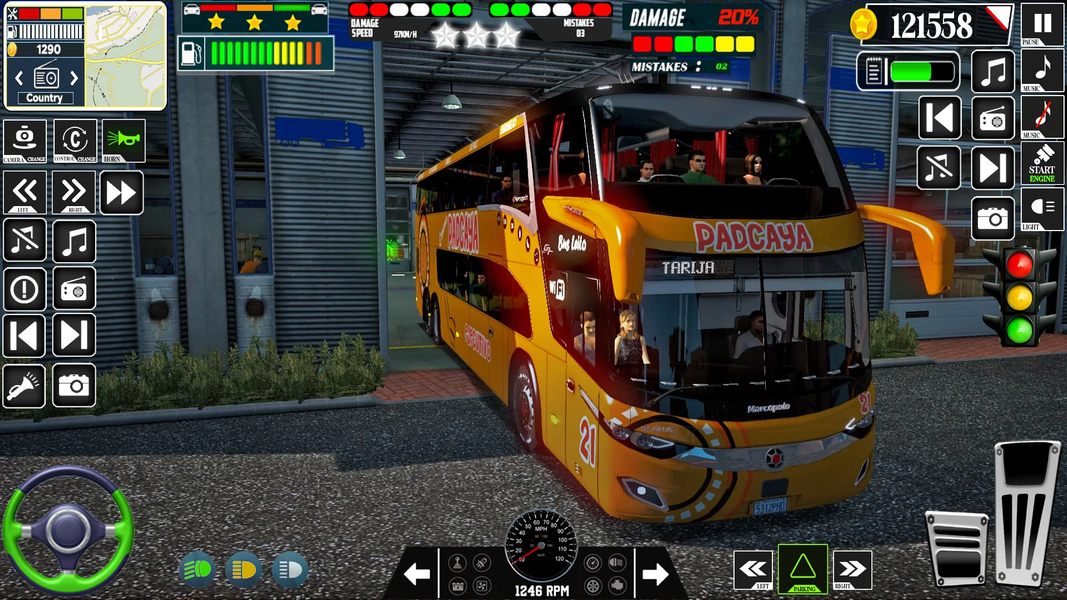Click the fast-forward double triangle button
Screen dimensions: 1067x600
121,192
